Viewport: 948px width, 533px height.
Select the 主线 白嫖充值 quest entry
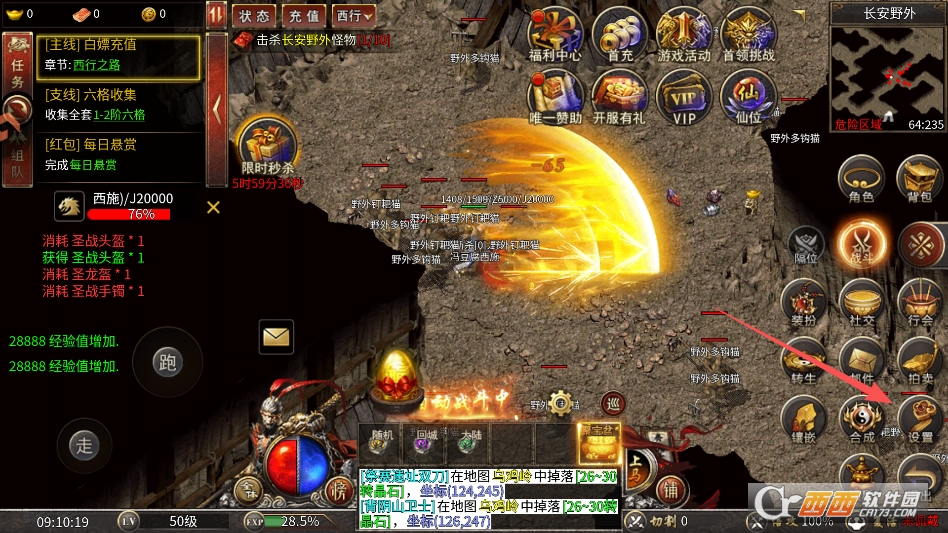click(118, 55)
